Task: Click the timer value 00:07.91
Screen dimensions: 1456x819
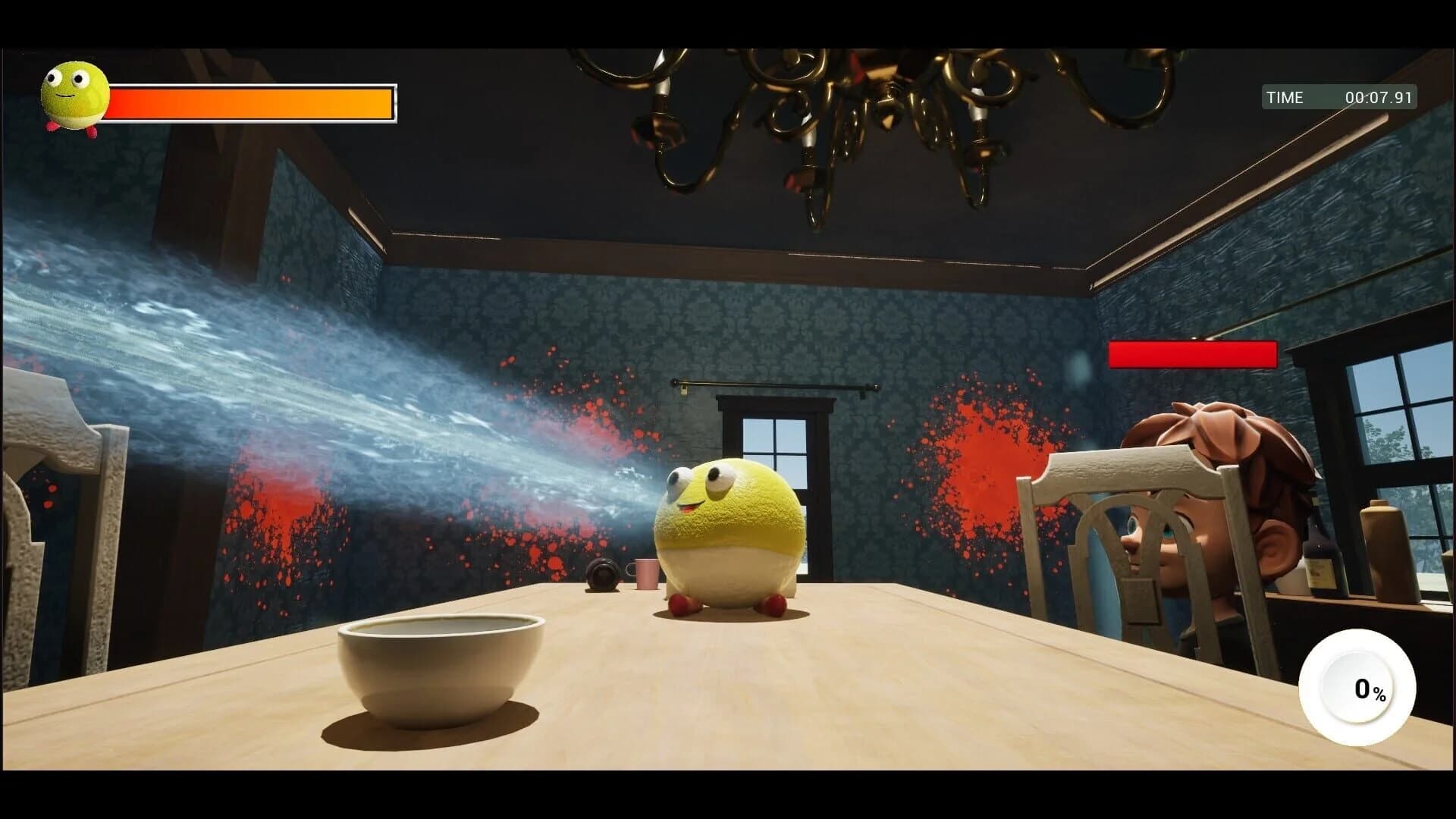Action: pos(1380,97)
